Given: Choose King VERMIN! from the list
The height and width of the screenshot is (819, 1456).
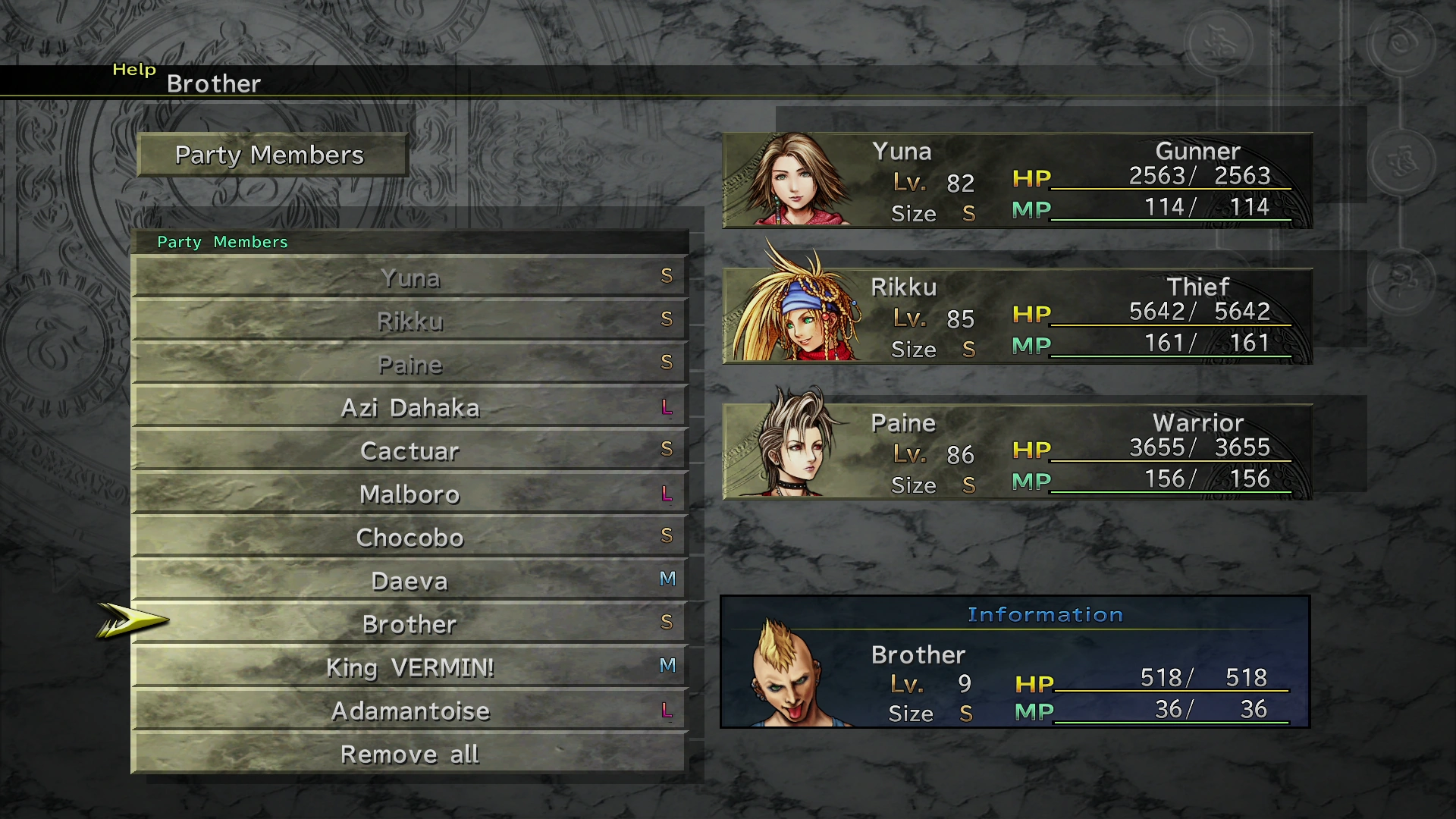Looking at the screenshot, I should pos(409,667).
